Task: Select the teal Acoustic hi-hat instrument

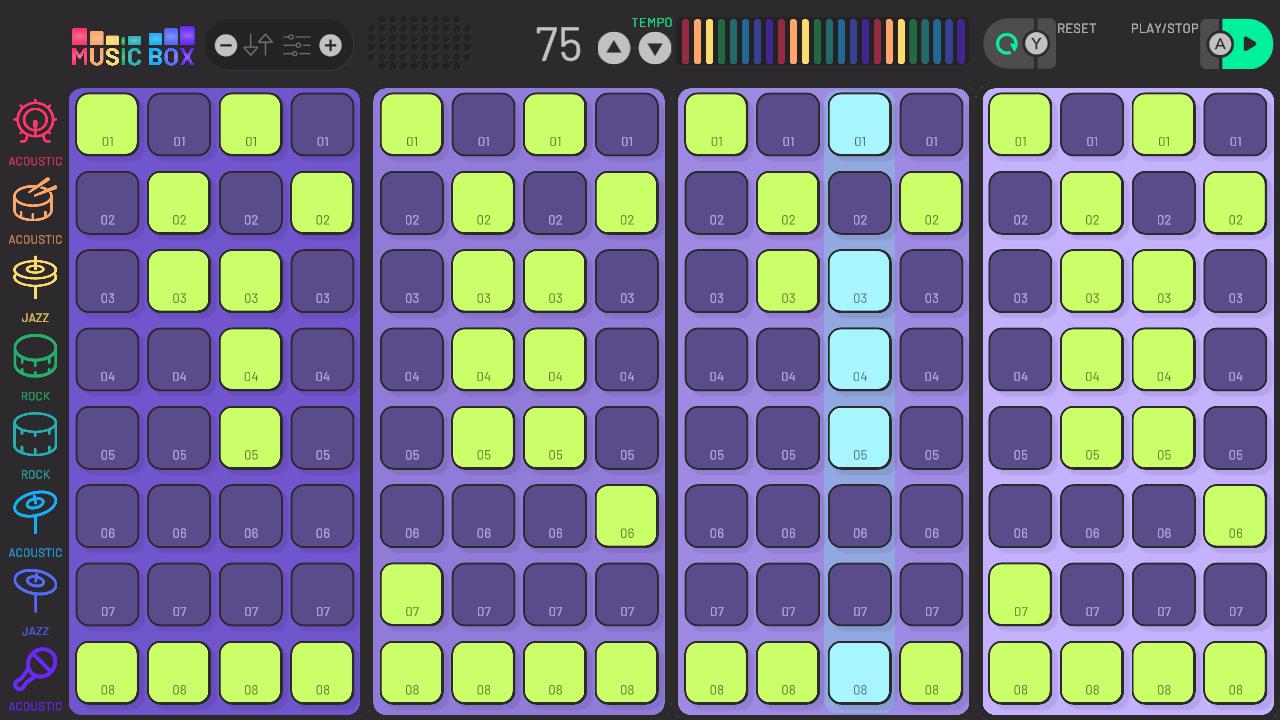Action: [35, 512]
